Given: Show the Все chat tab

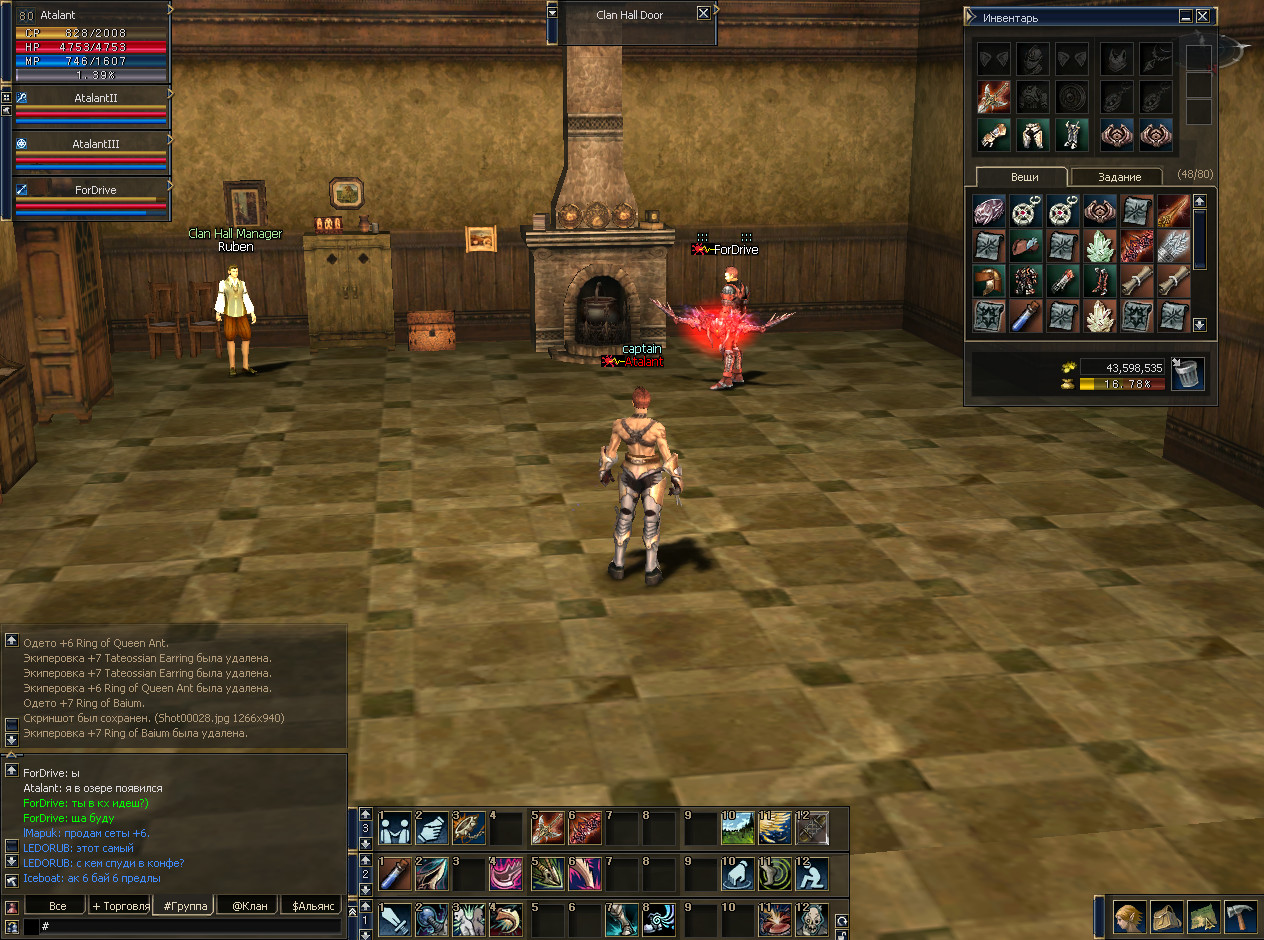Looking at the screenshot, I should 57,906.
